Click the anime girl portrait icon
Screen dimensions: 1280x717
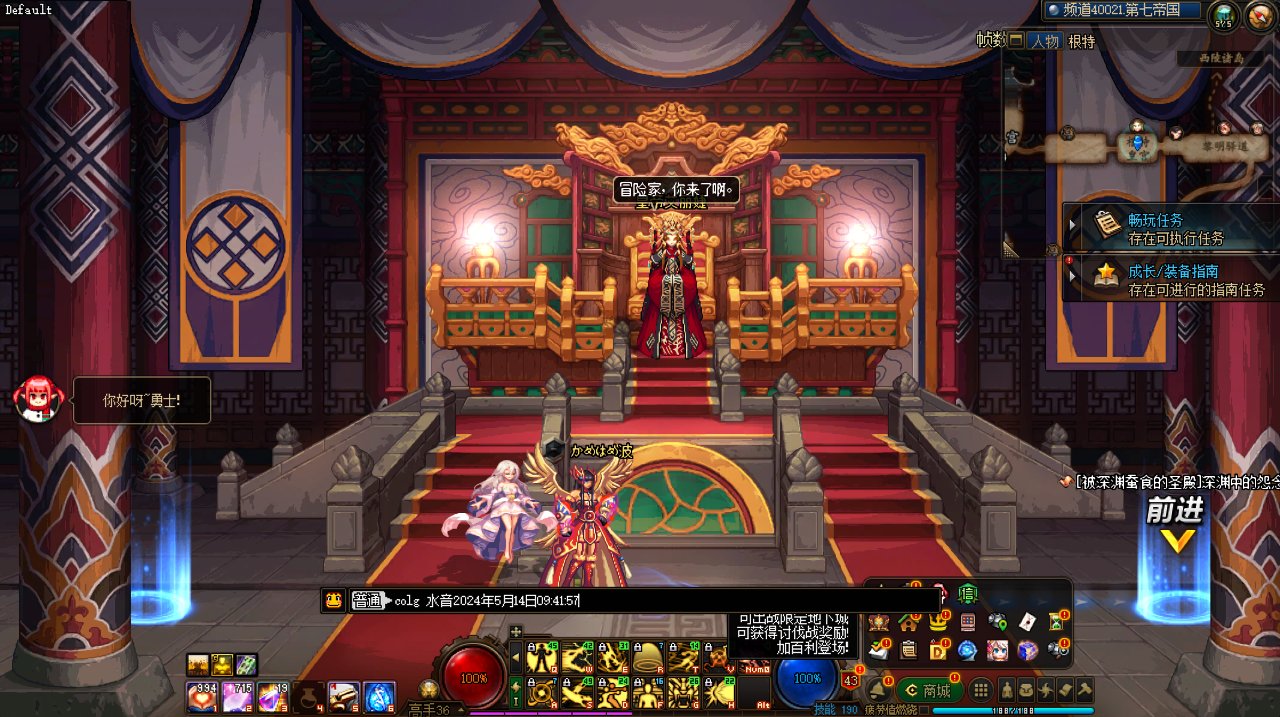(x=997, y=651)
